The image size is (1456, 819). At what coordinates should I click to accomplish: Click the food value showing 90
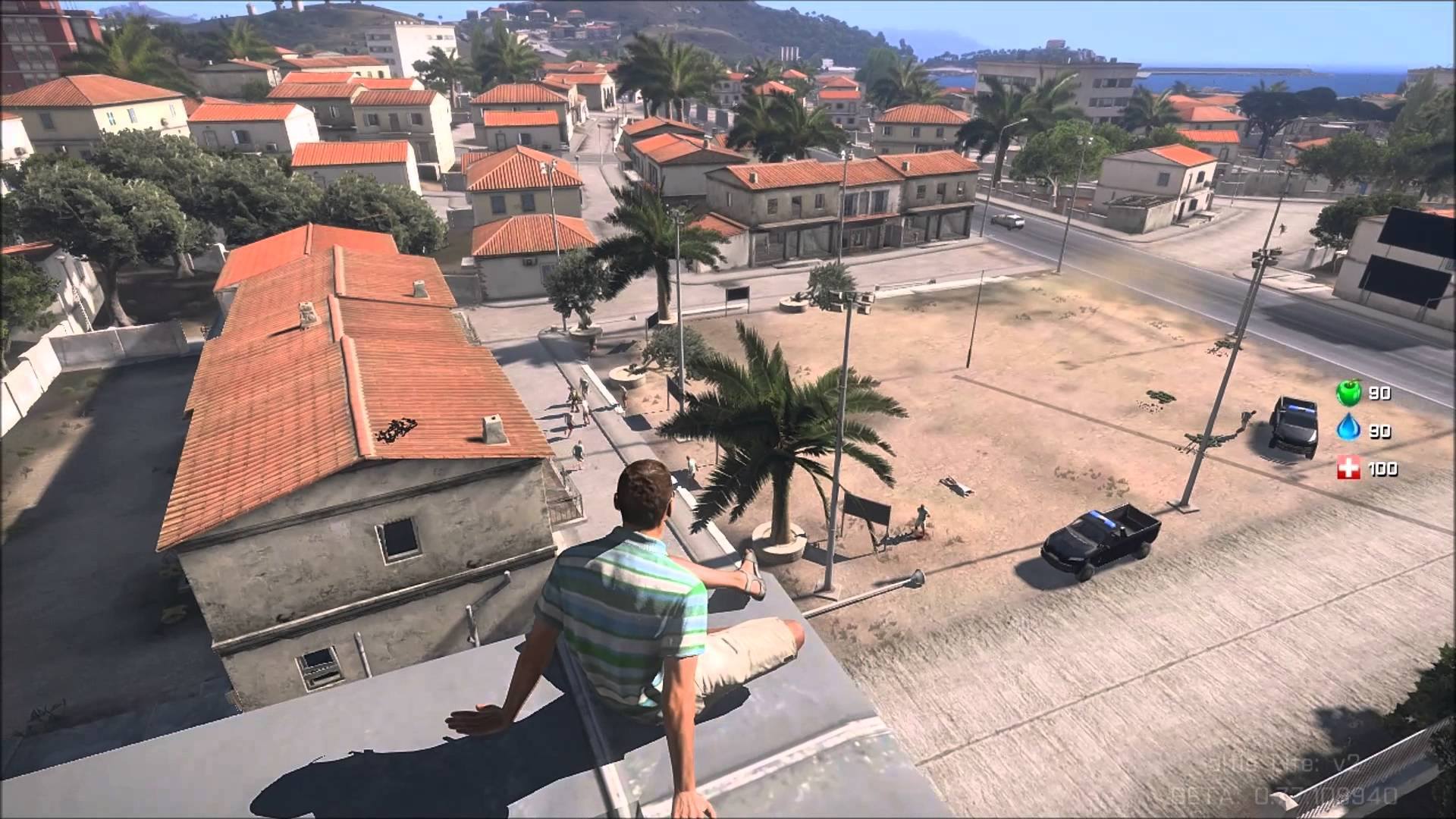coord(1380,393)
